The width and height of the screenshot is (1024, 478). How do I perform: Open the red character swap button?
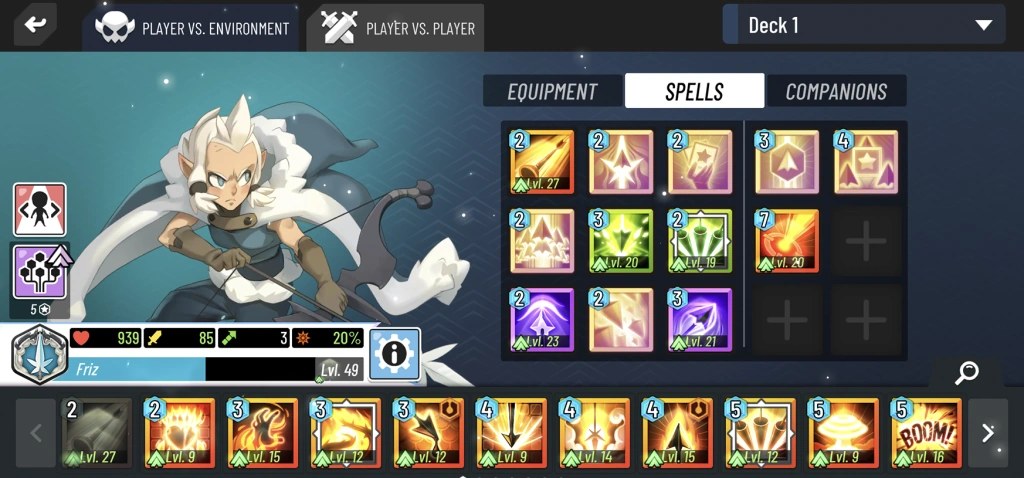pyautogui.click(x=40, y=210)
